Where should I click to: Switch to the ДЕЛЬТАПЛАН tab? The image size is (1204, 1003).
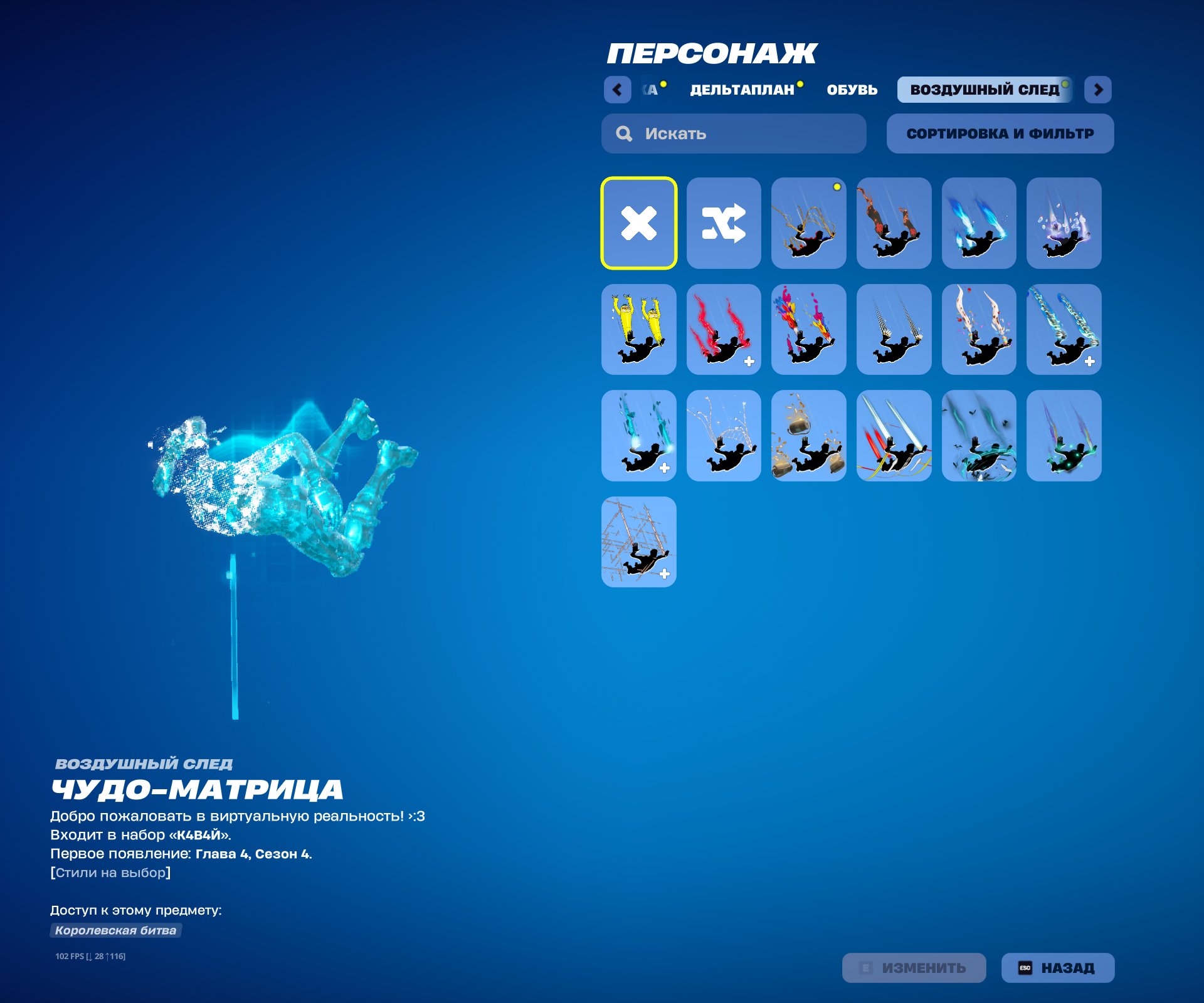pyautogui.click(x=744, y=90)
